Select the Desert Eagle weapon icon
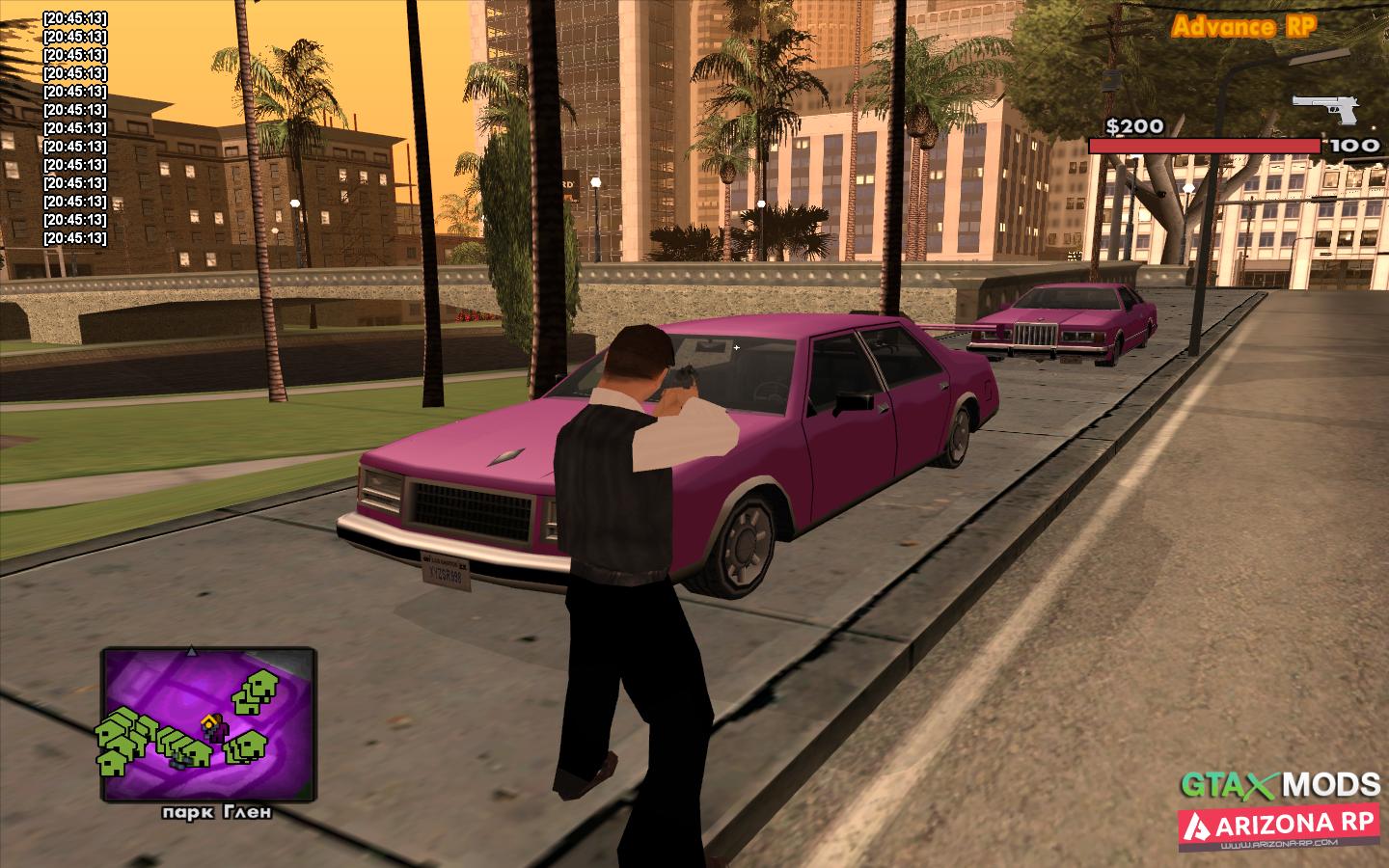 [x=1325, y=108]
